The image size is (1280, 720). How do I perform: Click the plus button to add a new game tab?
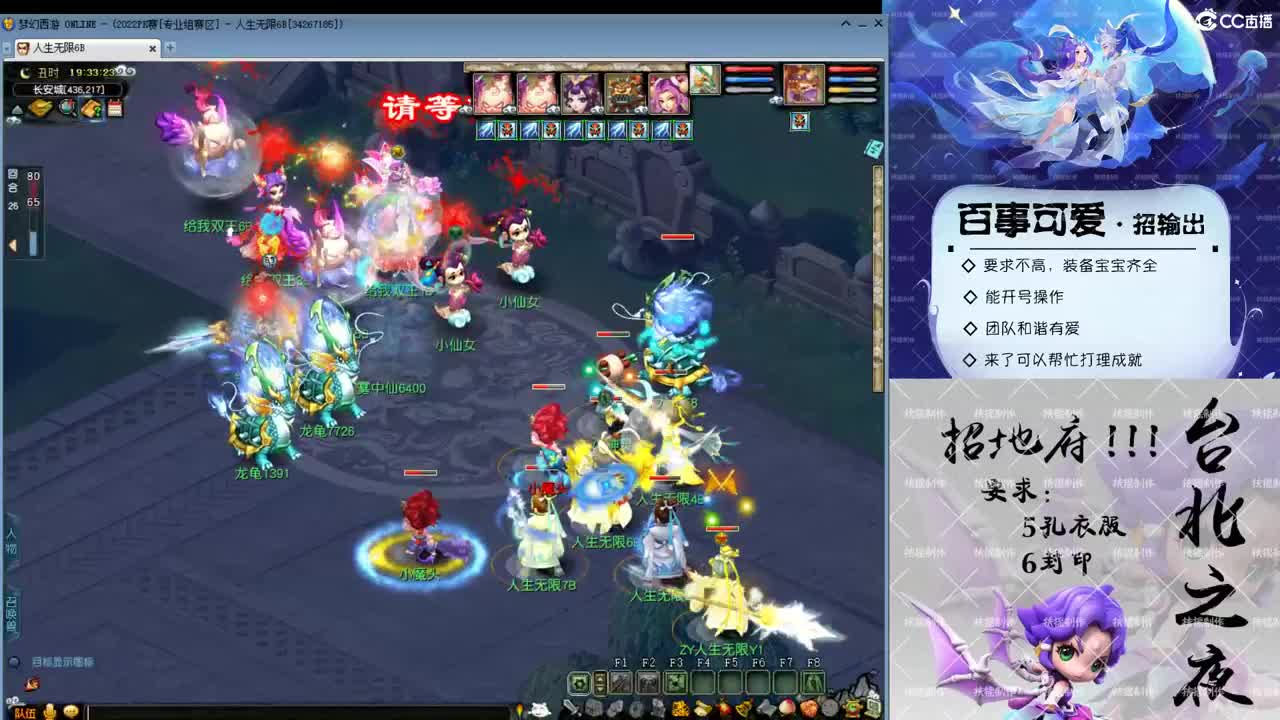point(168,47)
